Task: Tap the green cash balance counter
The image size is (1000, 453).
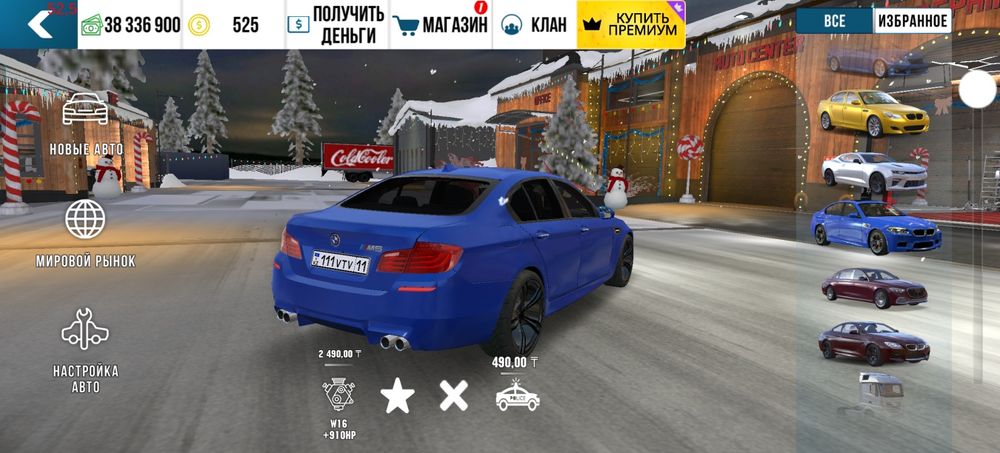Action: point(130,25)
